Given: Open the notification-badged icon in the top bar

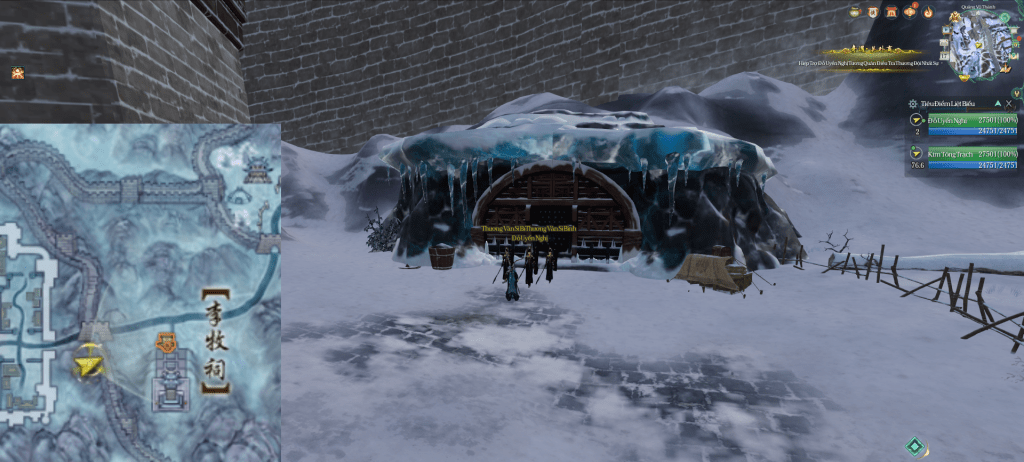Looking at the screenshot, I should pyautogui.click(x=910, y=12).
